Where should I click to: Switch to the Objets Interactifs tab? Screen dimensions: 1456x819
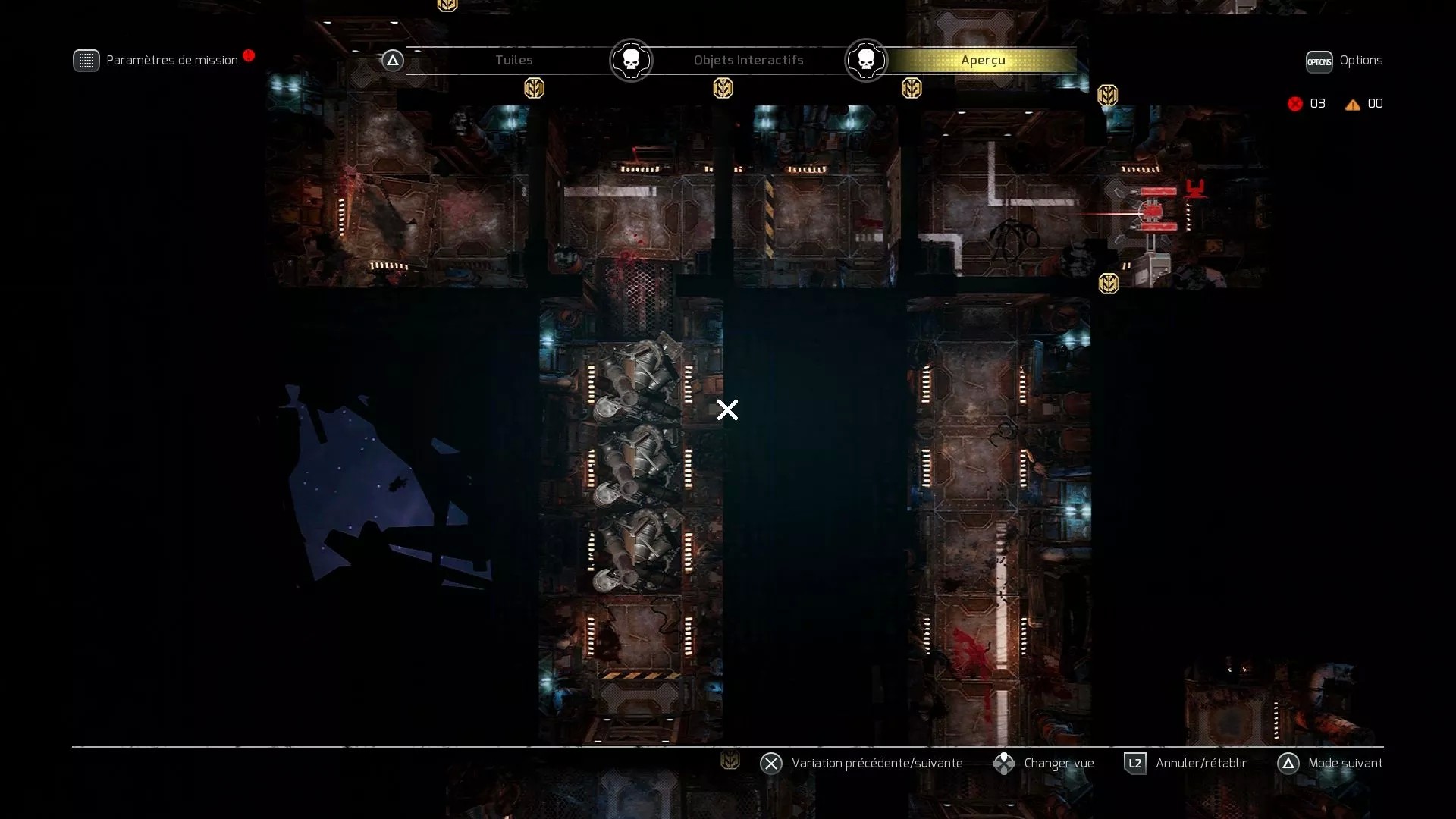point(748,60)
